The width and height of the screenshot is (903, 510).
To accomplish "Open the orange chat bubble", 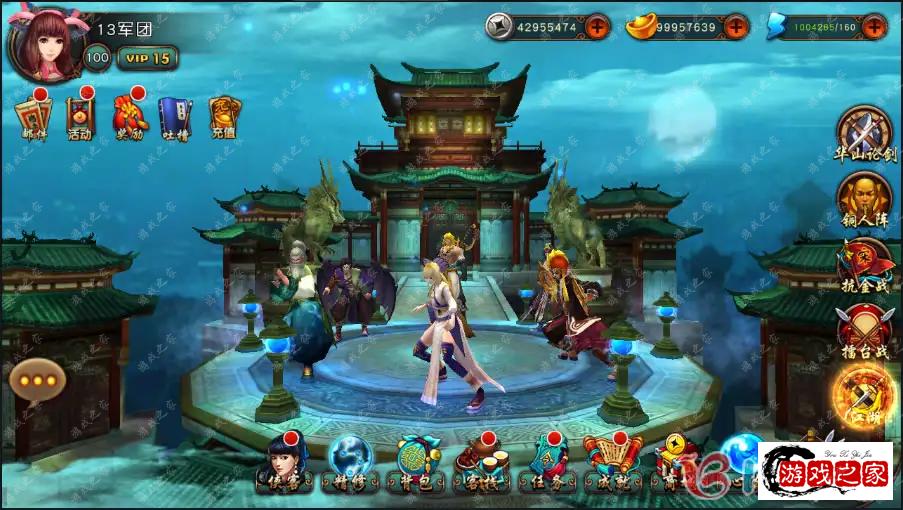I will pyautogui.click(x=38, y=380).
